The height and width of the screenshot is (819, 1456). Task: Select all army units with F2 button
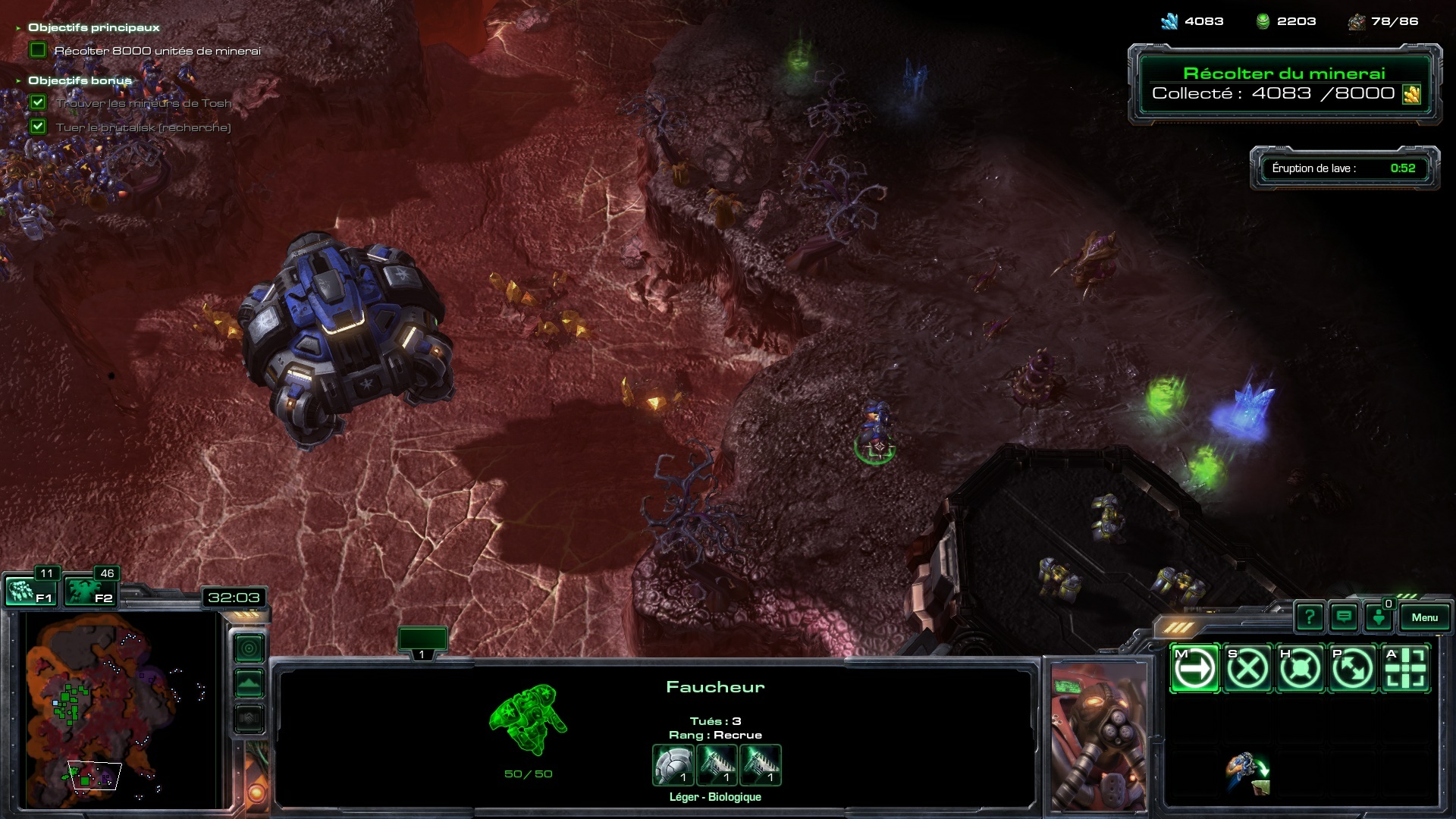89,591
